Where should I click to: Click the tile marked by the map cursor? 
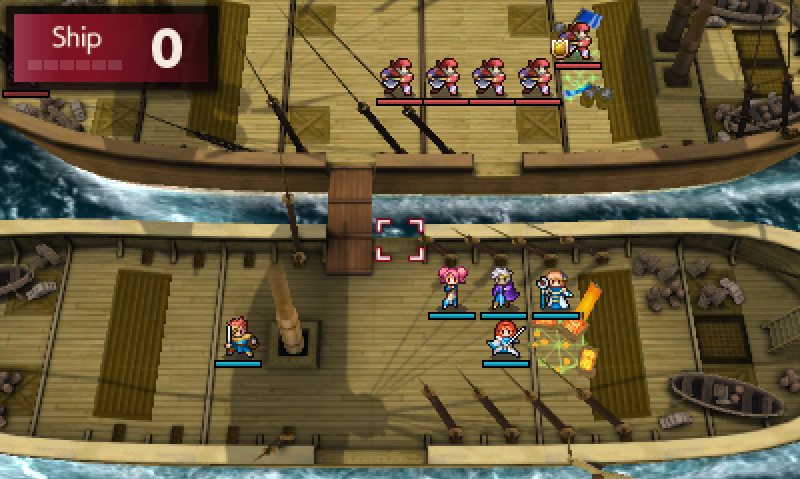tap(400, 241)
